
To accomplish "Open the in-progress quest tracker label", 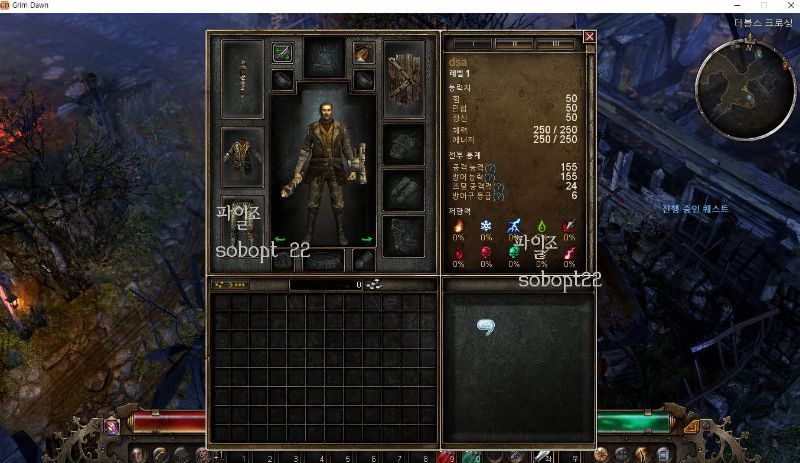I will point(695,209).
